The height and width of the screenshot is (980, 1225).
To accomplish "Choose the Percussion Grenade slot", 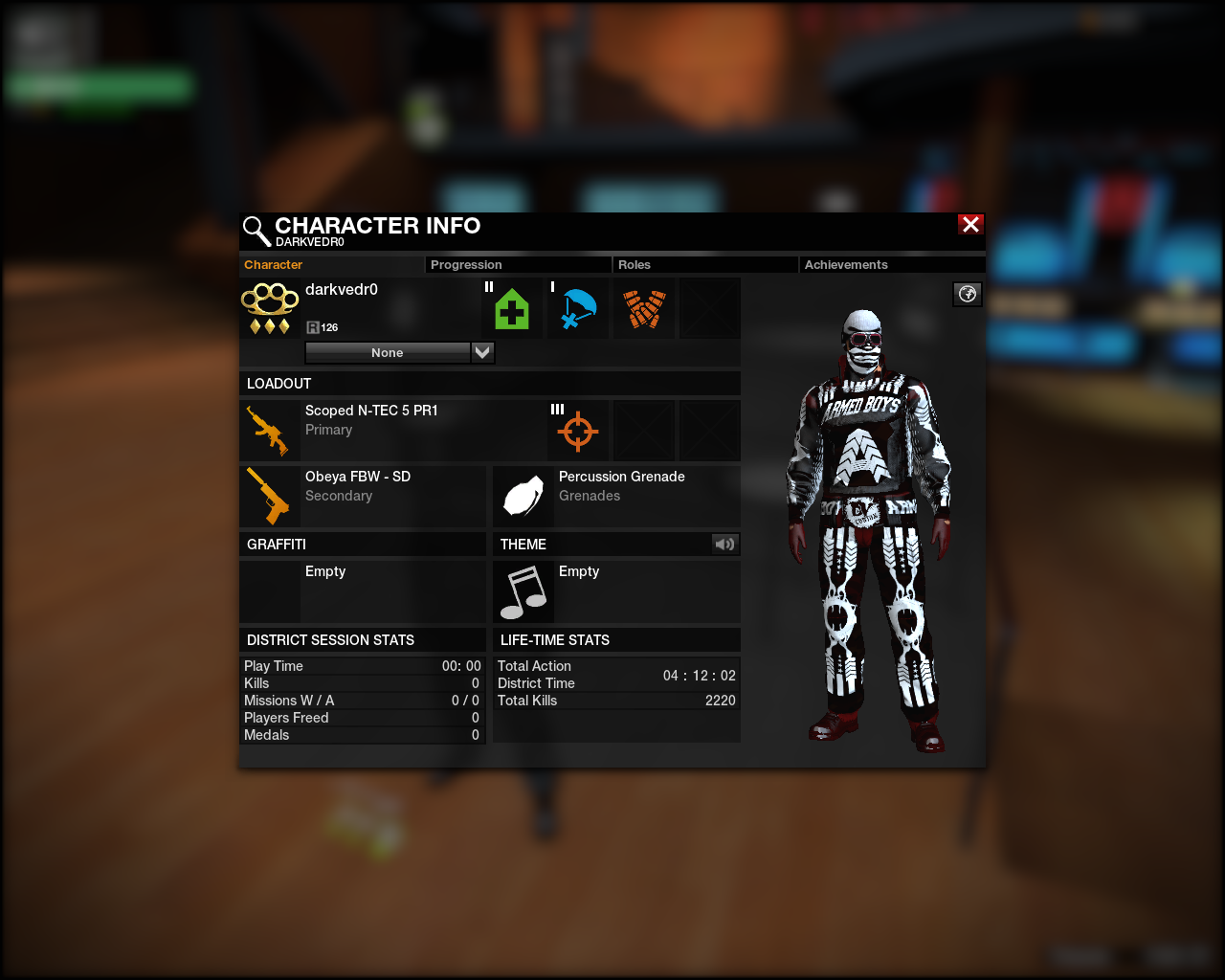I will pyautogui.click(x=617, y=495).
